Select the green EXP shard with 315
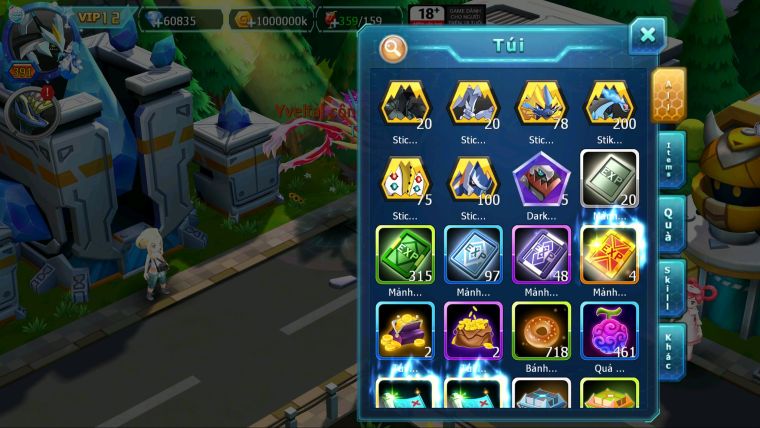760x428 pixels. click(405, 255)
